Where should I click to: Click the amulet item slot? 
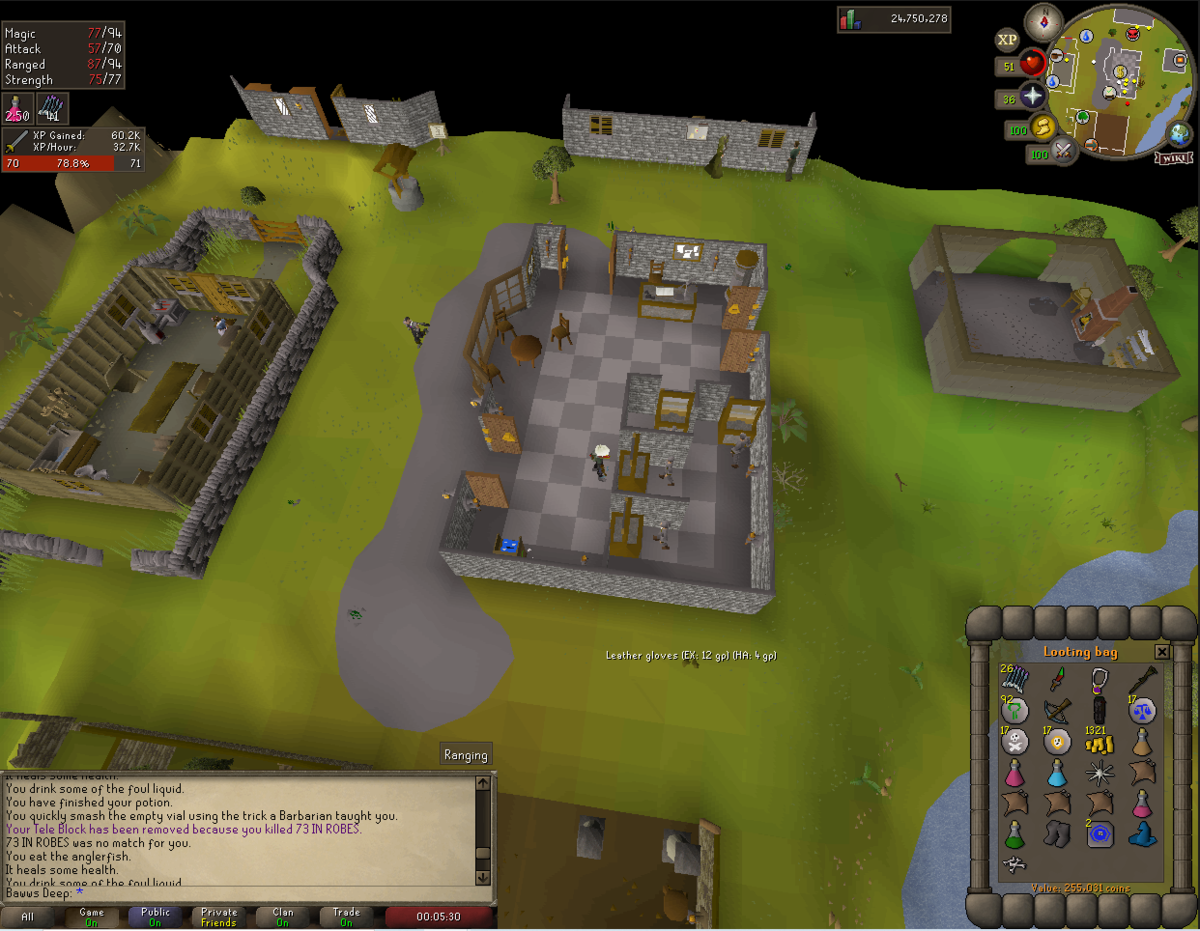click(x=1100, y=681)
